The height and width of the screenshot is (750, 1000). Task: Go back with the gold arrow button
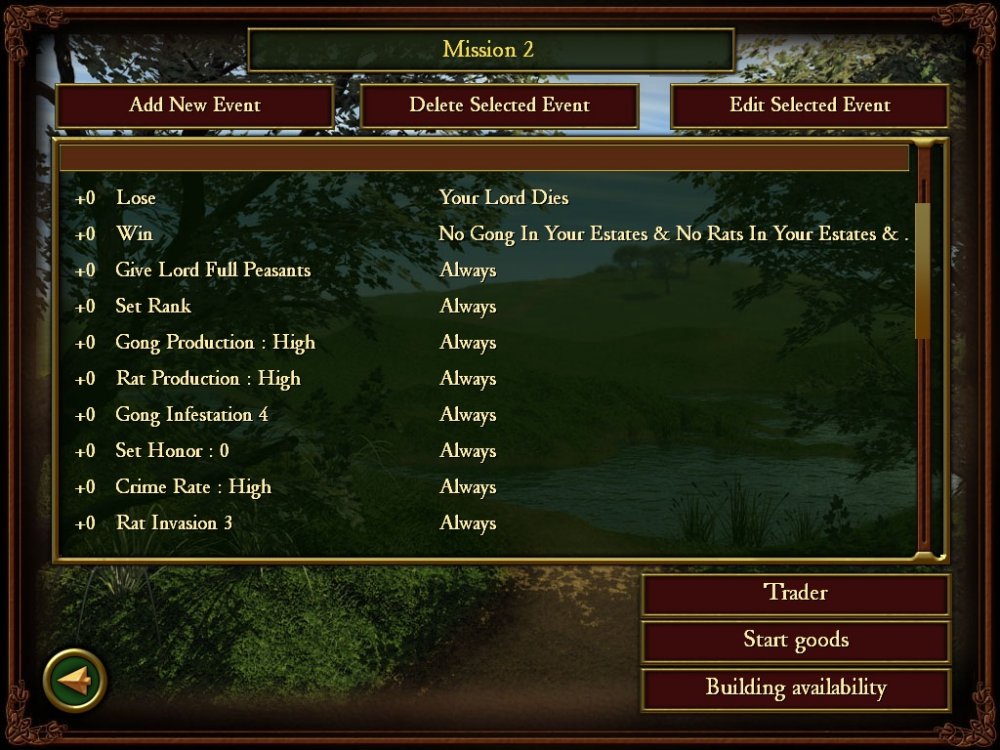point(75,680)
